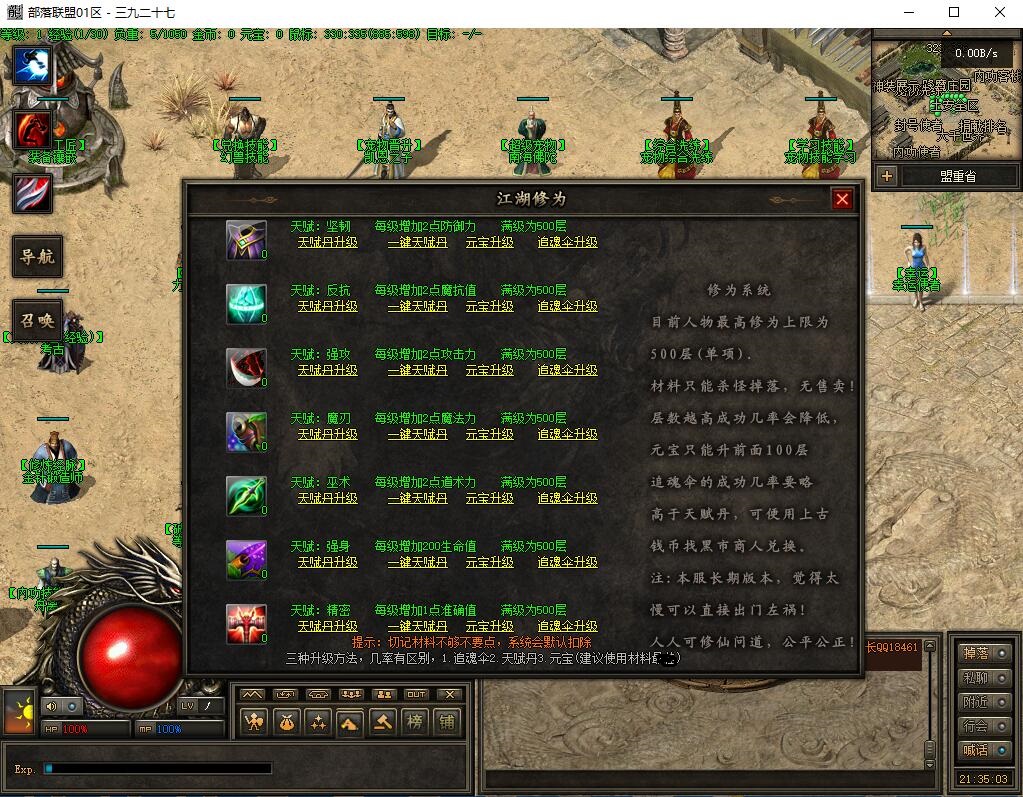Open the 榜 ranking button

[414, 721]
